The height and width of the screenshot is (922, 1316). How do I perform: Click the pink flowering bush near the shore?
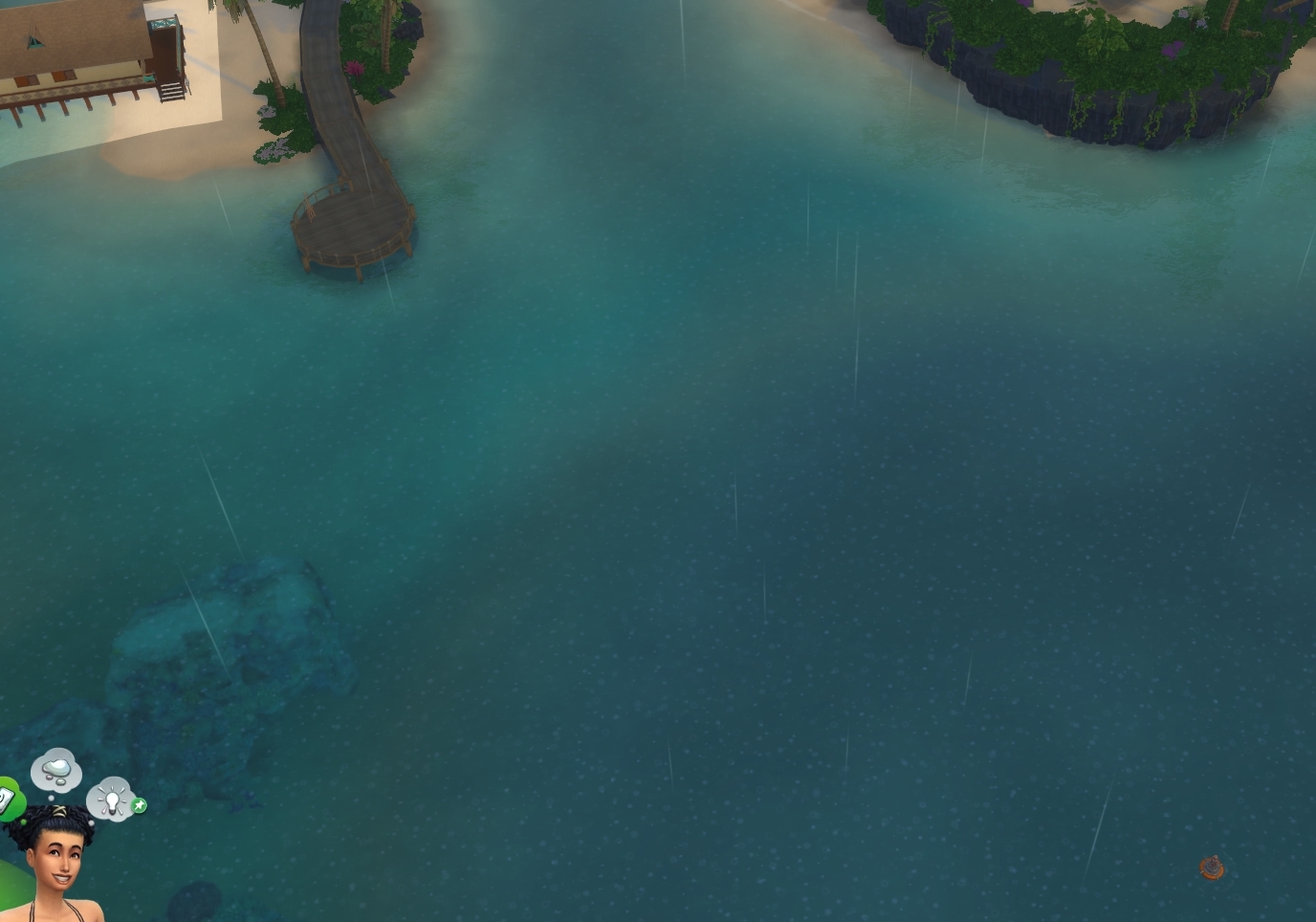[x=352, y=66]
